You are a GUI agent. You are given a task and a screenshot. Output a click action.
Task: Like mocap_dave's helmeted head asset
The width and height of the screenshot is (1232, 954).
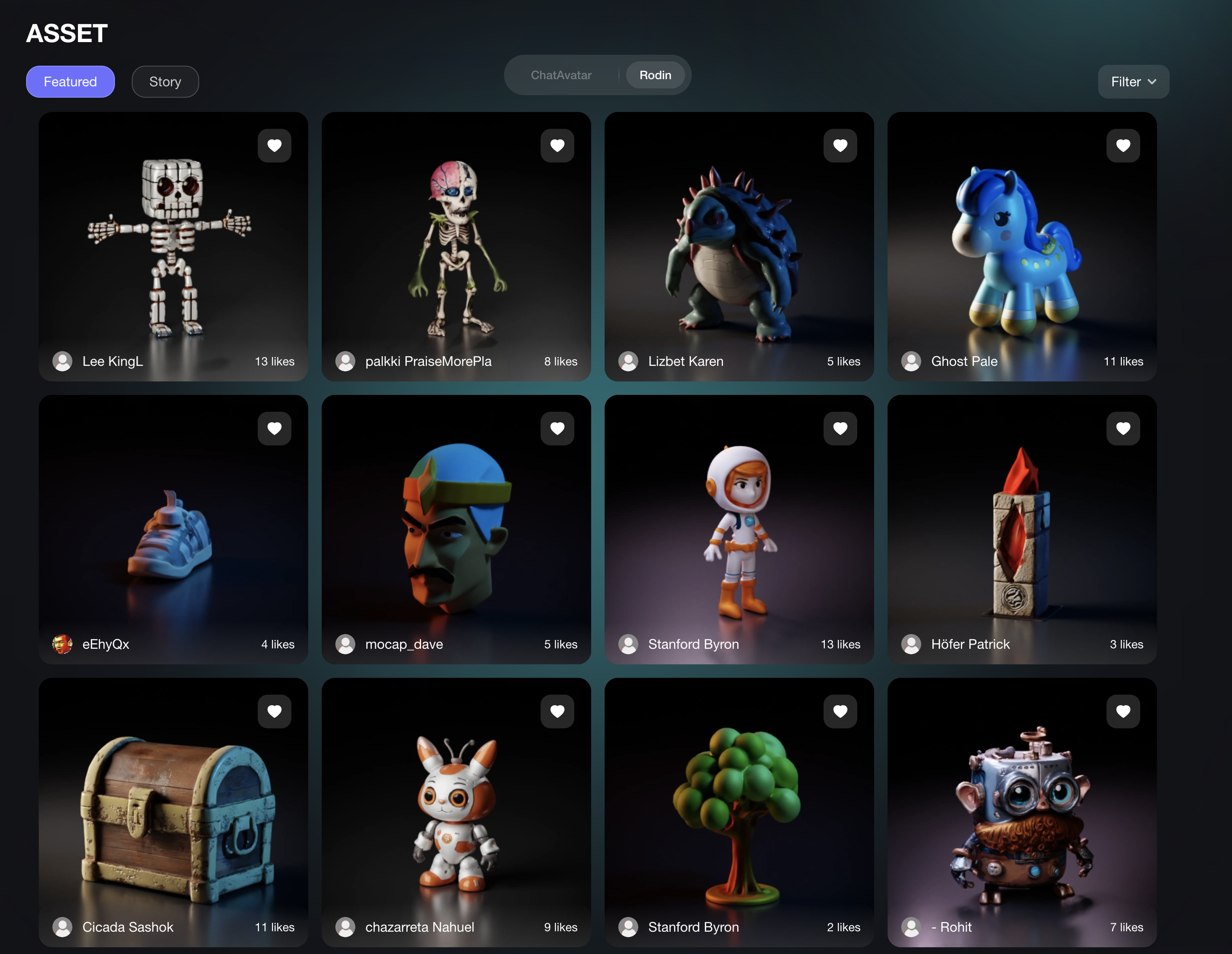click(557, 428)
